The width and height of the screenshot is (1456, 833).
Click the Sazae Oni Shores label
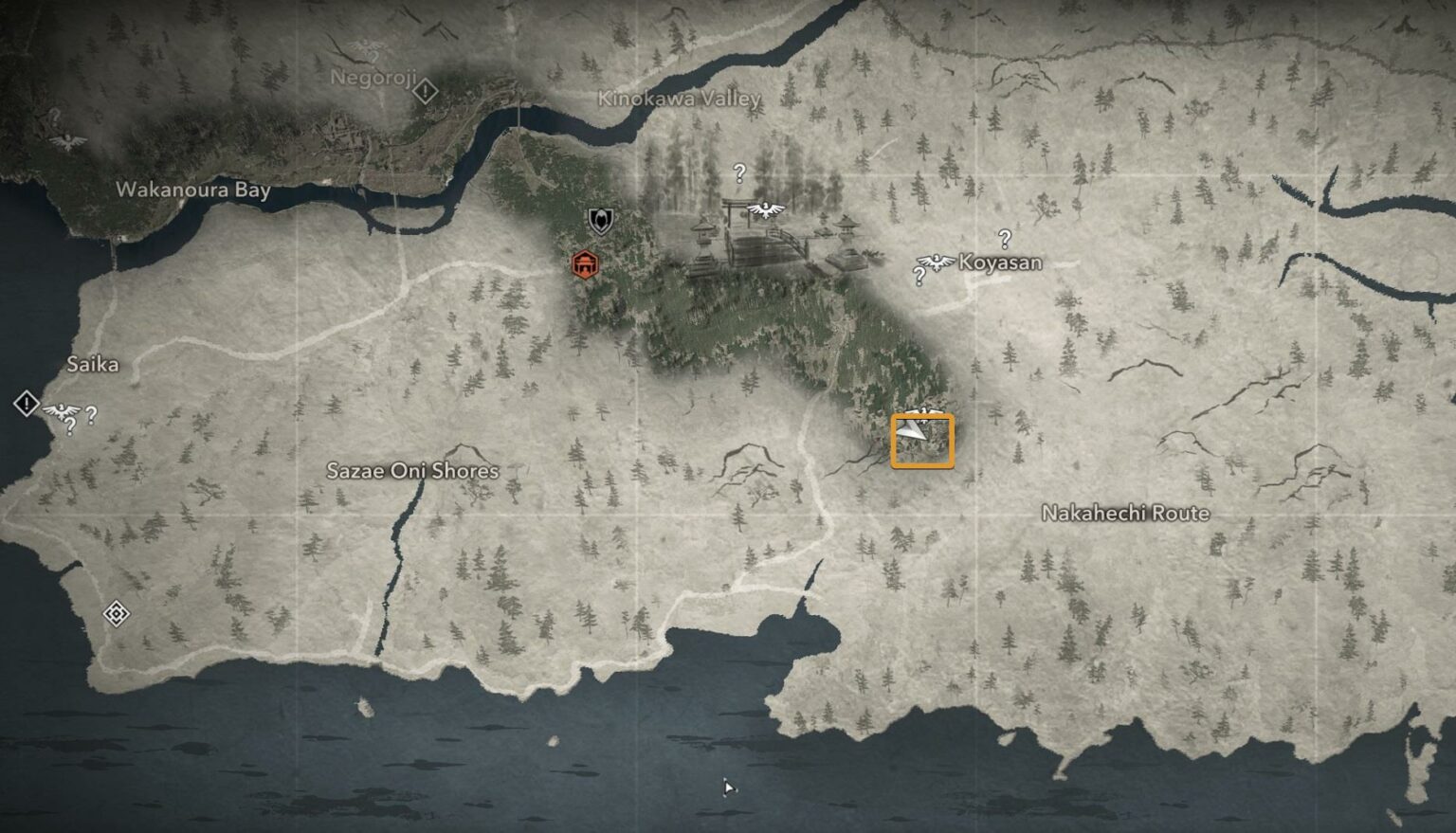click(415, 470)
